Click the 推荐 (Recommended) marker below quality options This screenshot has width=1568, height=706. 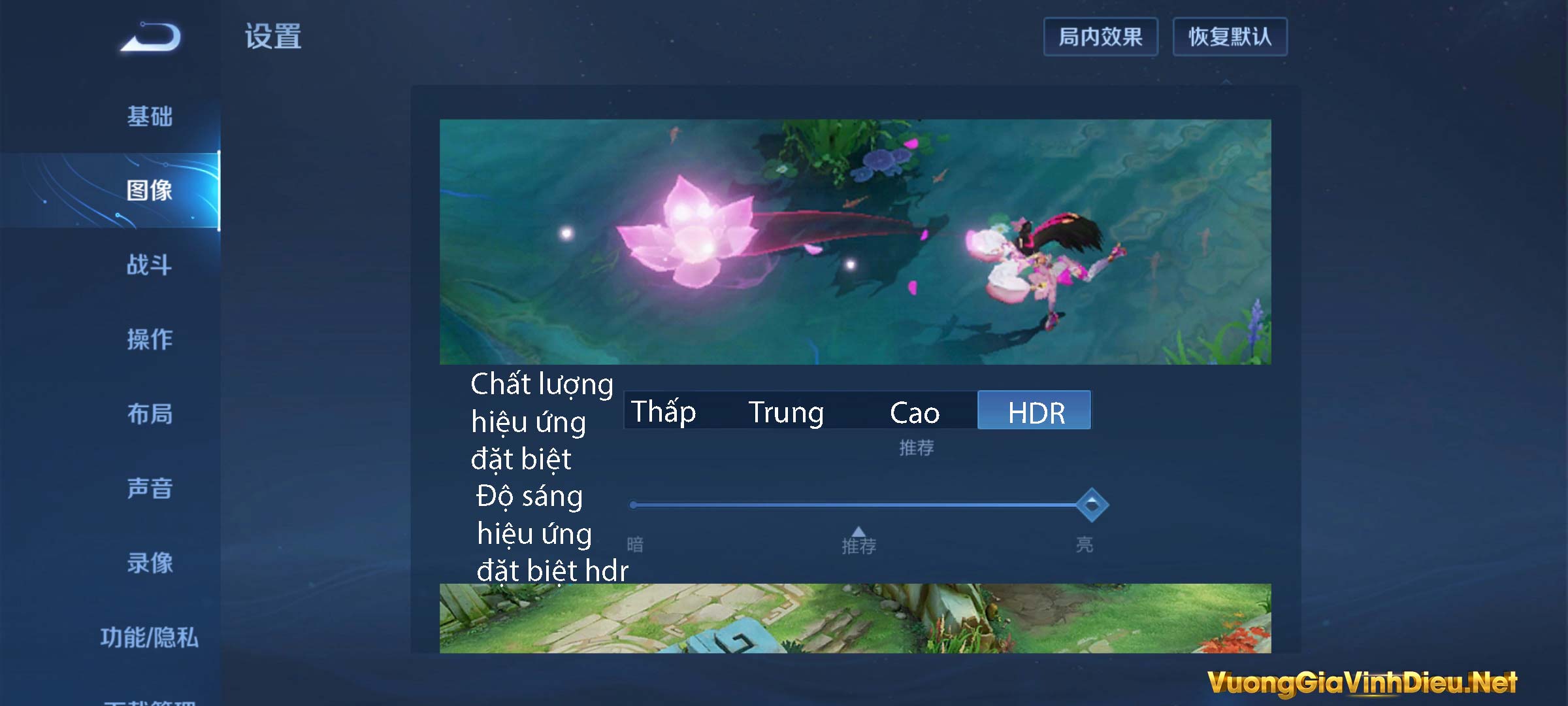pos(915,448)
